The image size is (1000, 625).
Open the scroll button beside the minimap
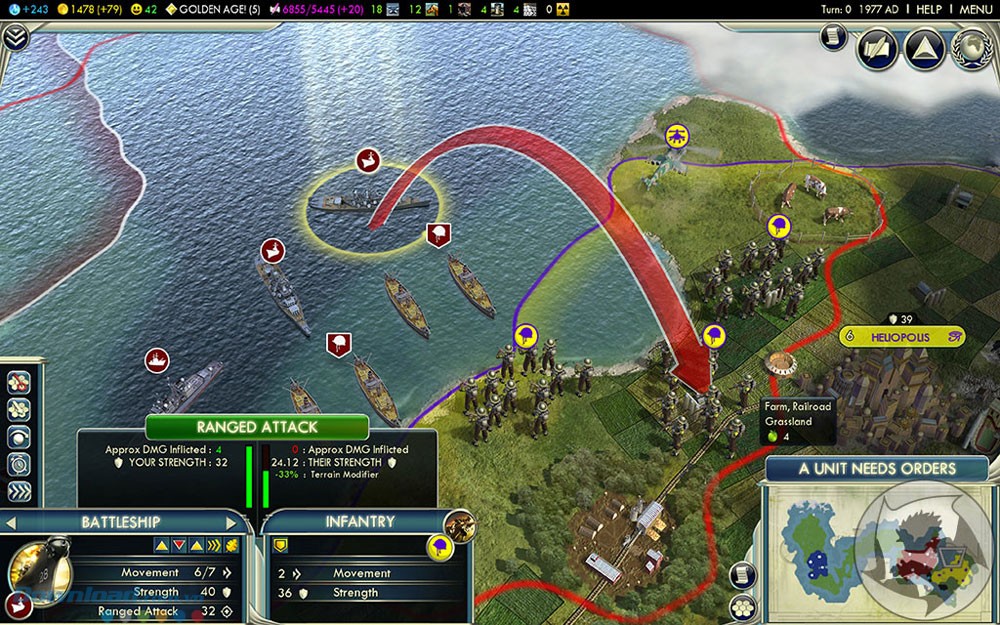[x=740, y=574]
